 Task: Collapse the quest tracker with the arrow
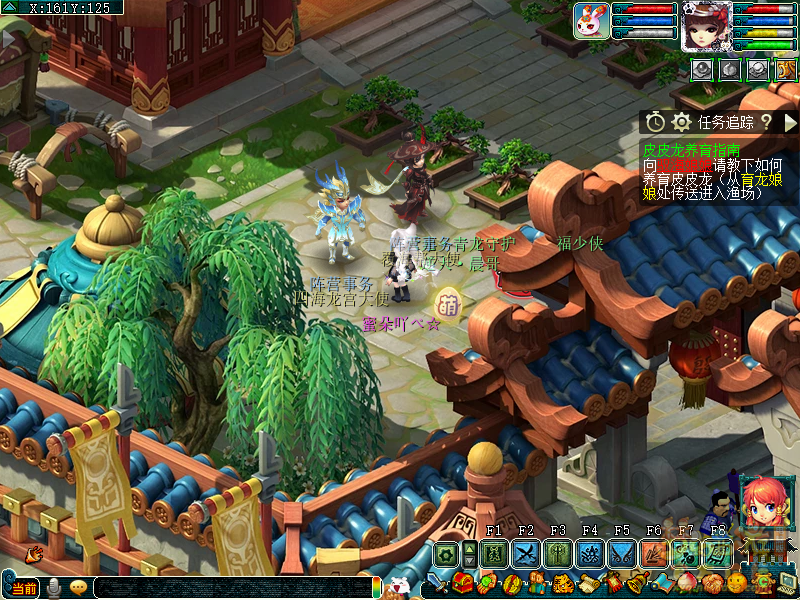(790, 122)
